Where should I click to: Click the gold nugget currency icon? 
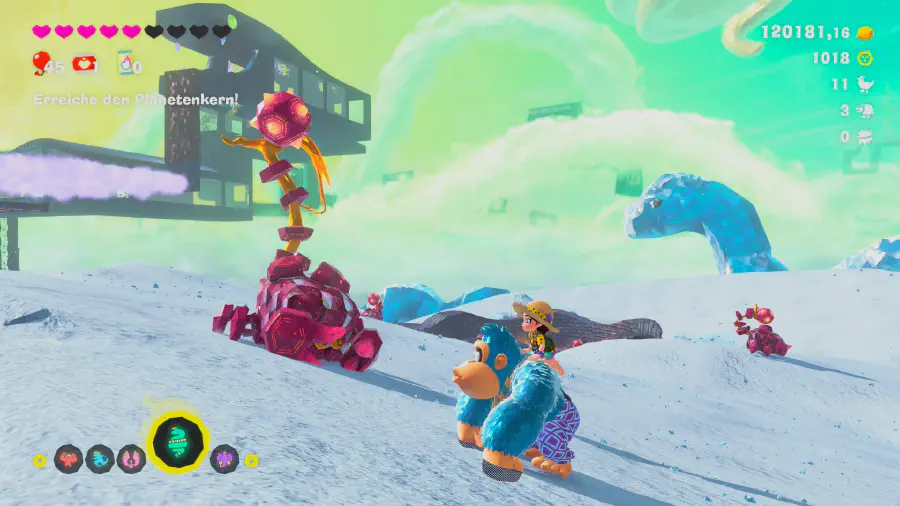click(x=866, y=33)
